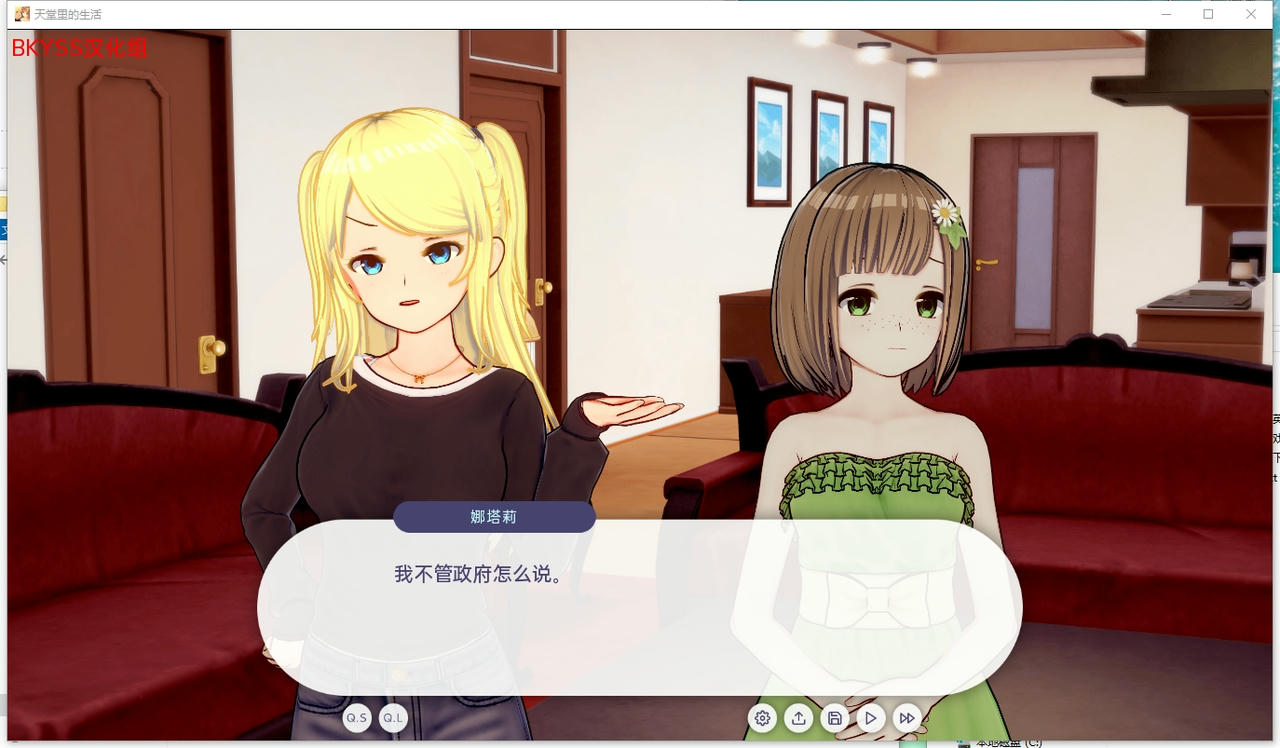Start auto-play with the play icon
Image resolution: width=1280 pixels, height=748 pixels.
[870, 718]
